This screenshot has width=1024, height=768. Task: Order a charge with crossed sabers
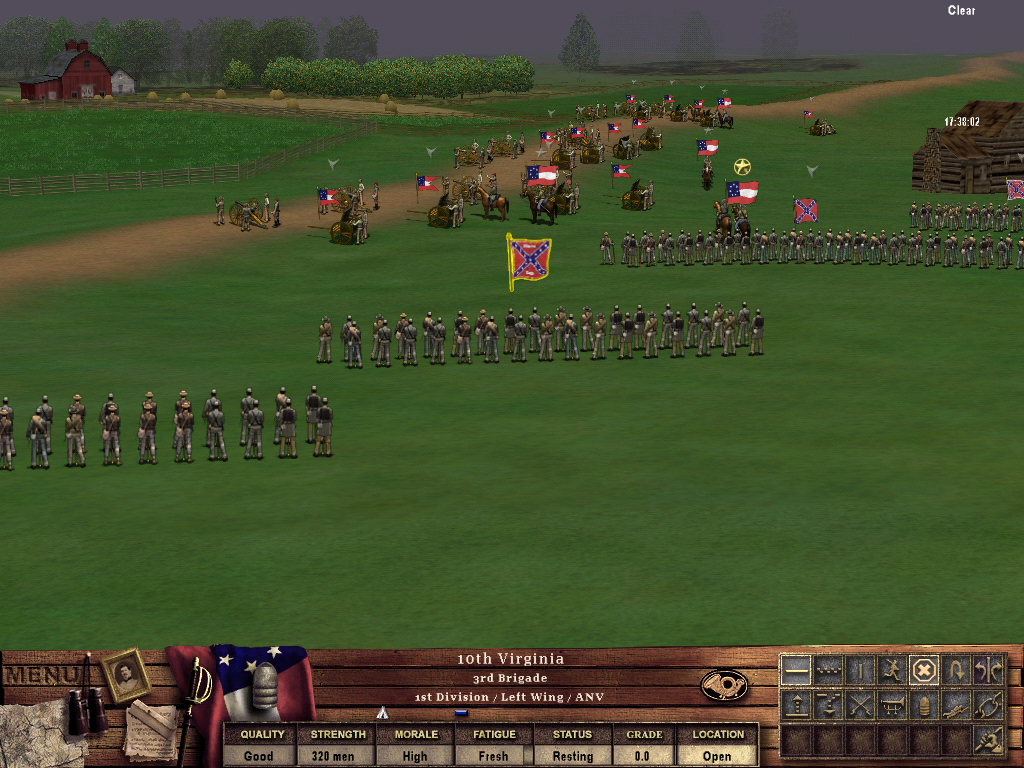click(x=860, y=705)
